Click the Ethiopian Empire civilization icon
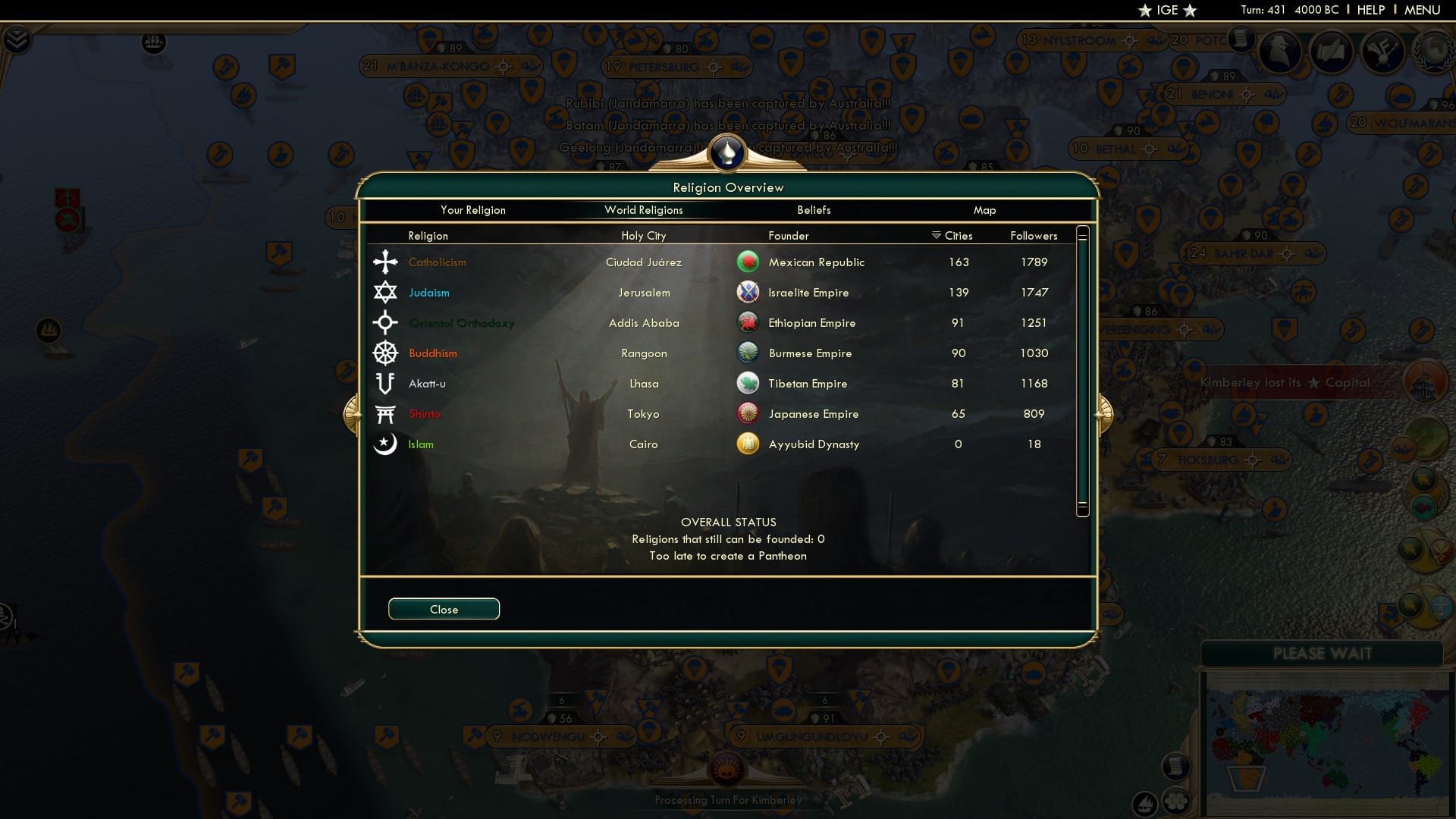The height and width of the screenshot is (819, 1456). click(x=748, y=322)
